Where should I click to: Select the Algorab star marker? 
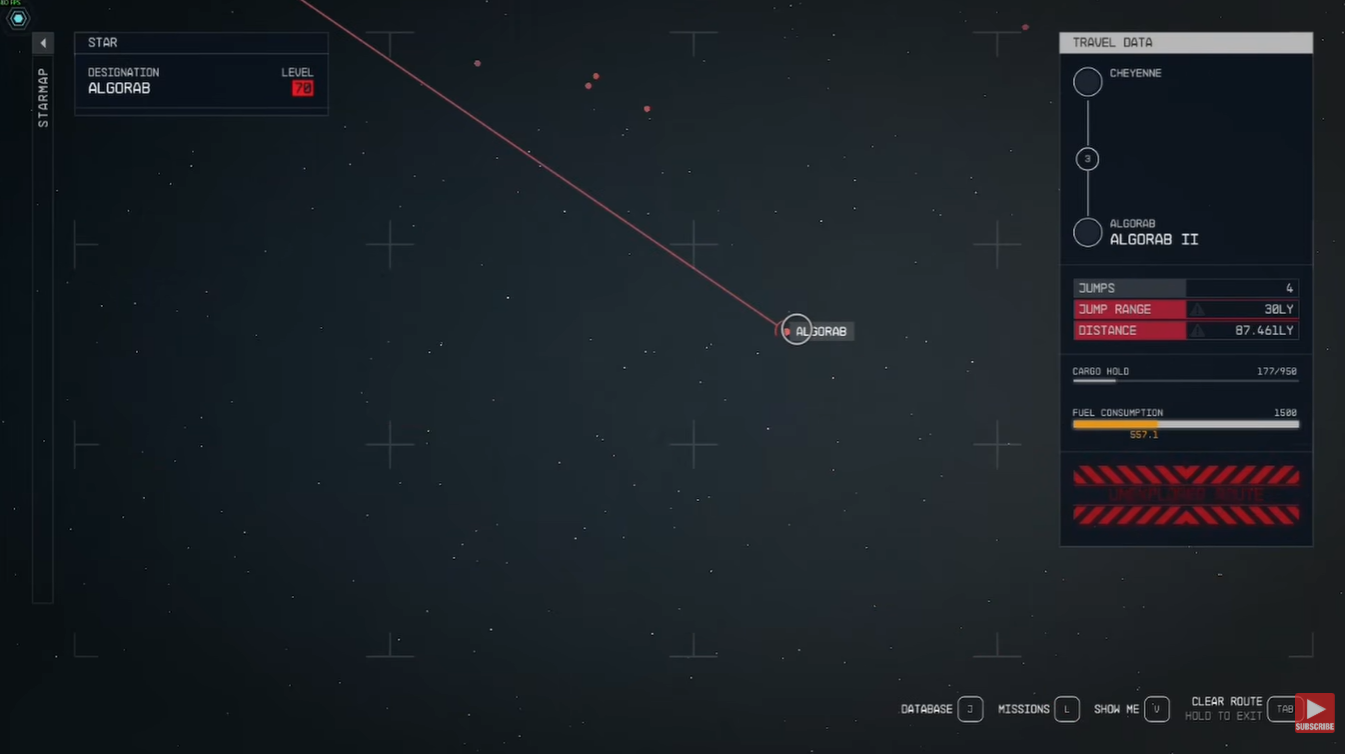click(796, 329)
